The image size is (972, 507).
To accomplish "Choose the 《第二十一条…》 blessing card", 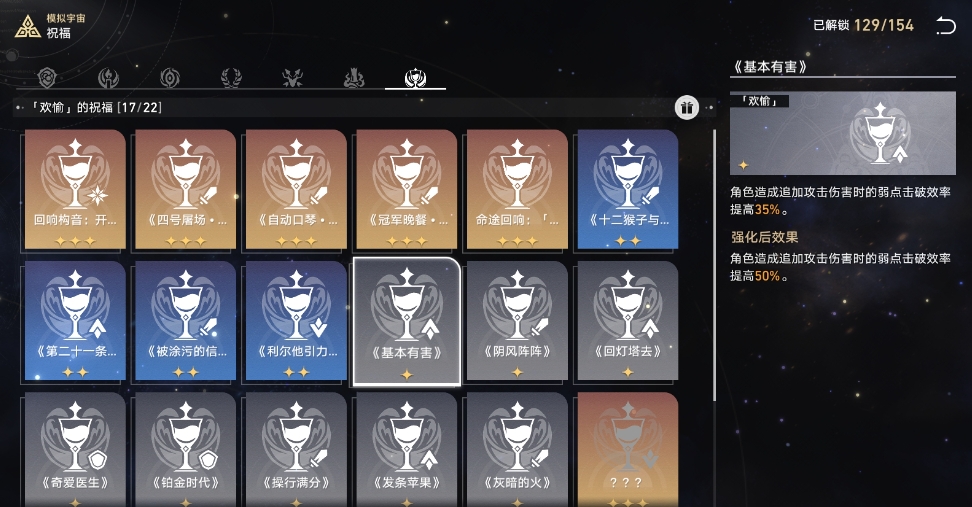I will (x=74, y=321).
